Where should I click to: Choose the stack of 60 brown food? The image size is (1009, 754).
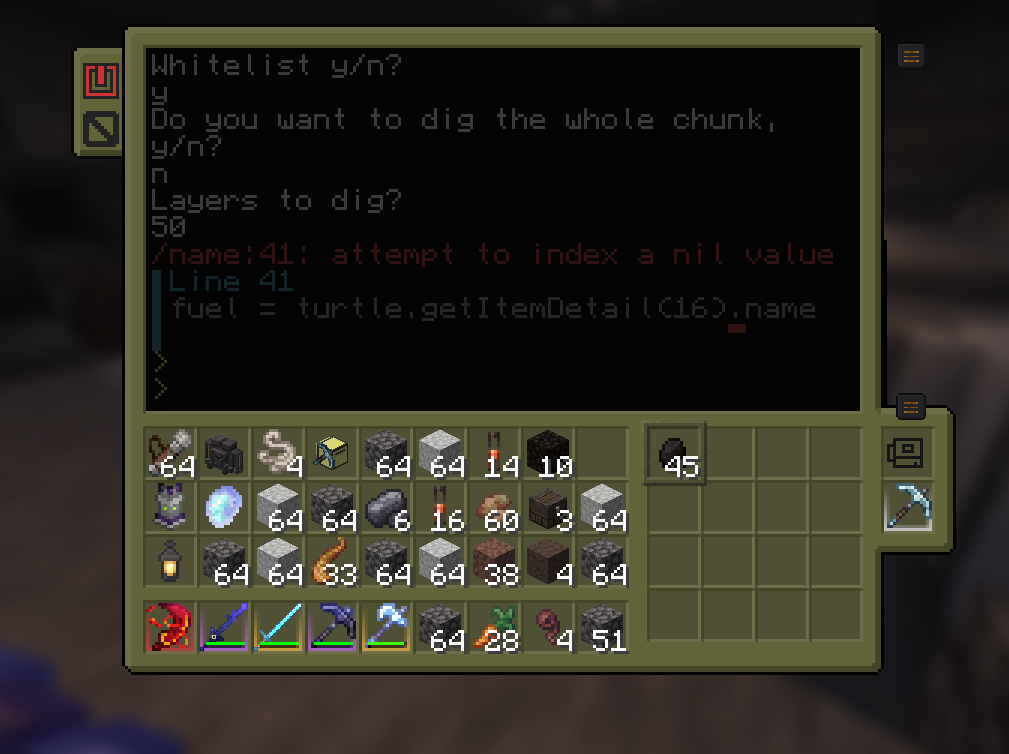tap(496, 508)
